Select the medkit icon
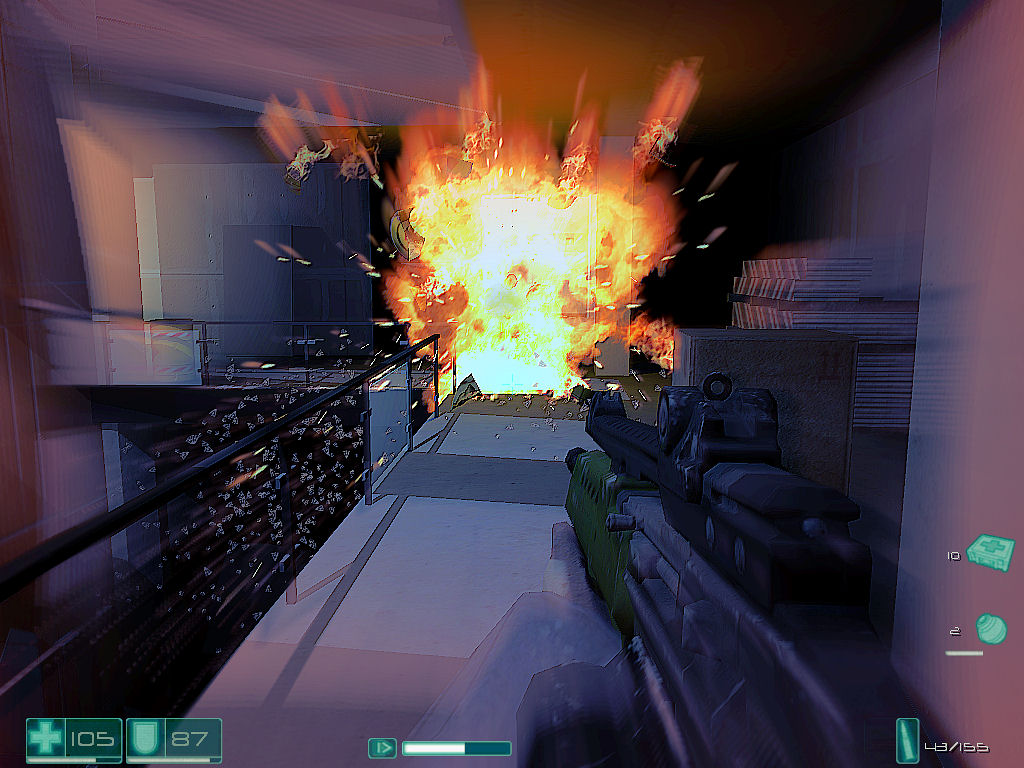 click(990, 550)
